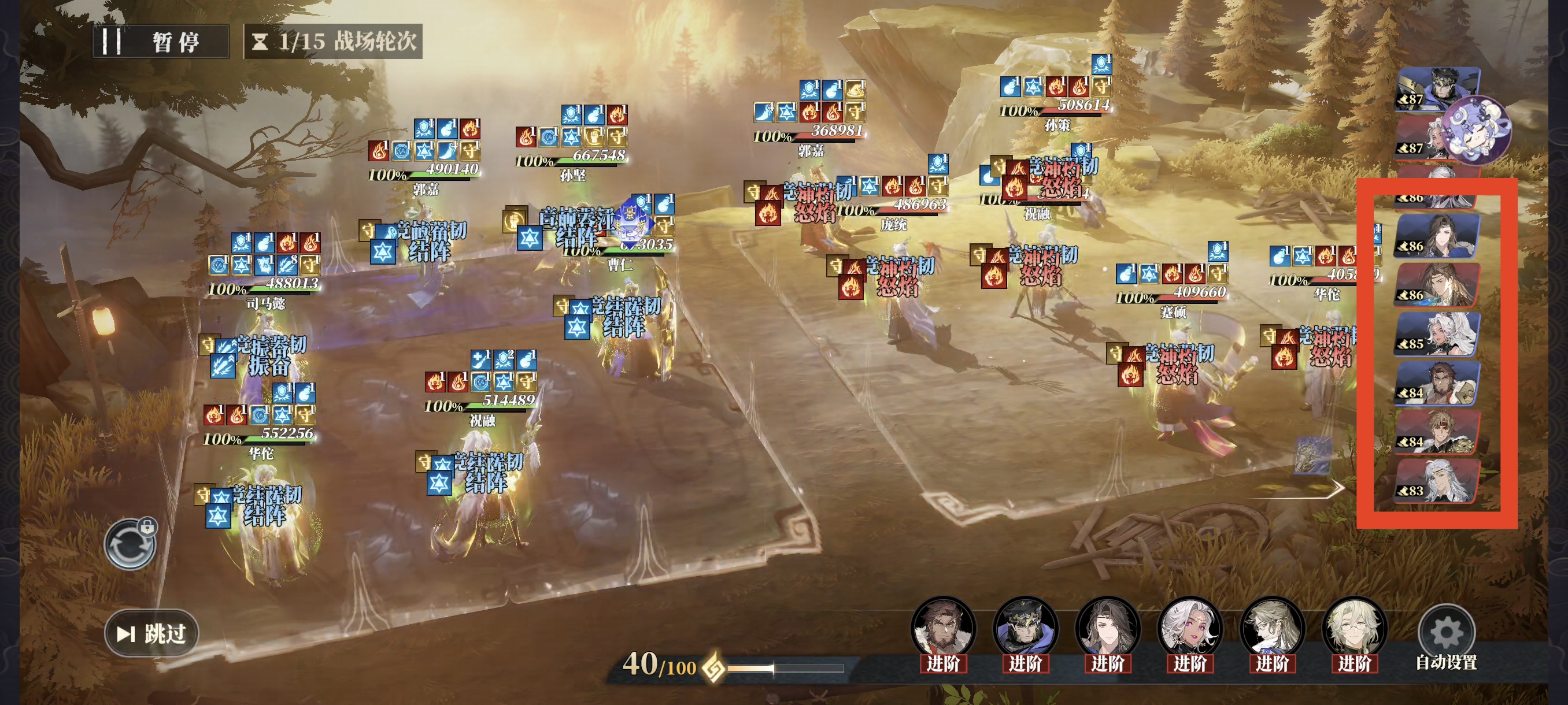Open the 自动设置 gear settings
Image resolution: width=1568 pixels, height=705 pixels.
(x=1445, y=634)
